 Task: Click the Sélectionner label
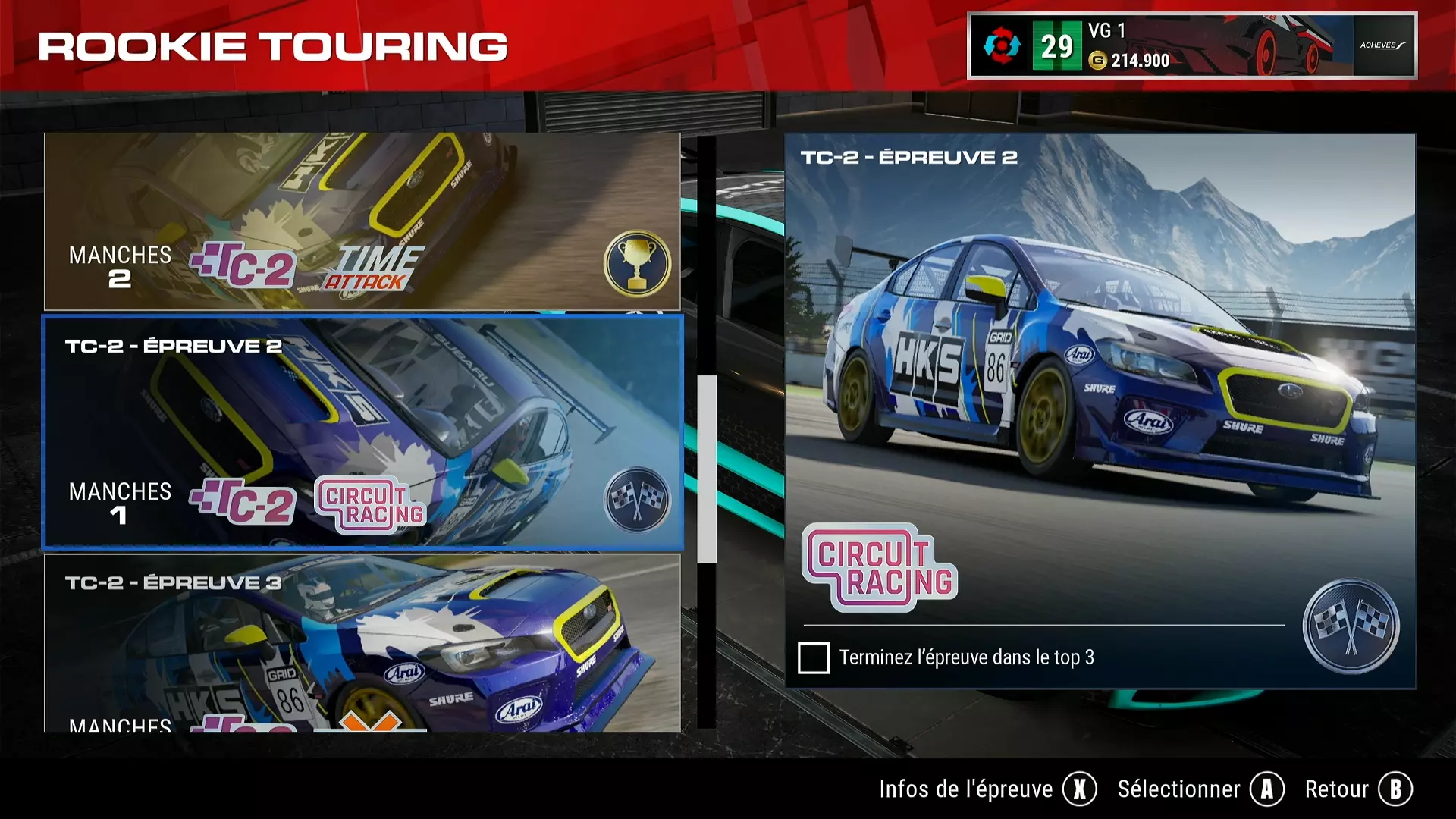coord(1178,789)
